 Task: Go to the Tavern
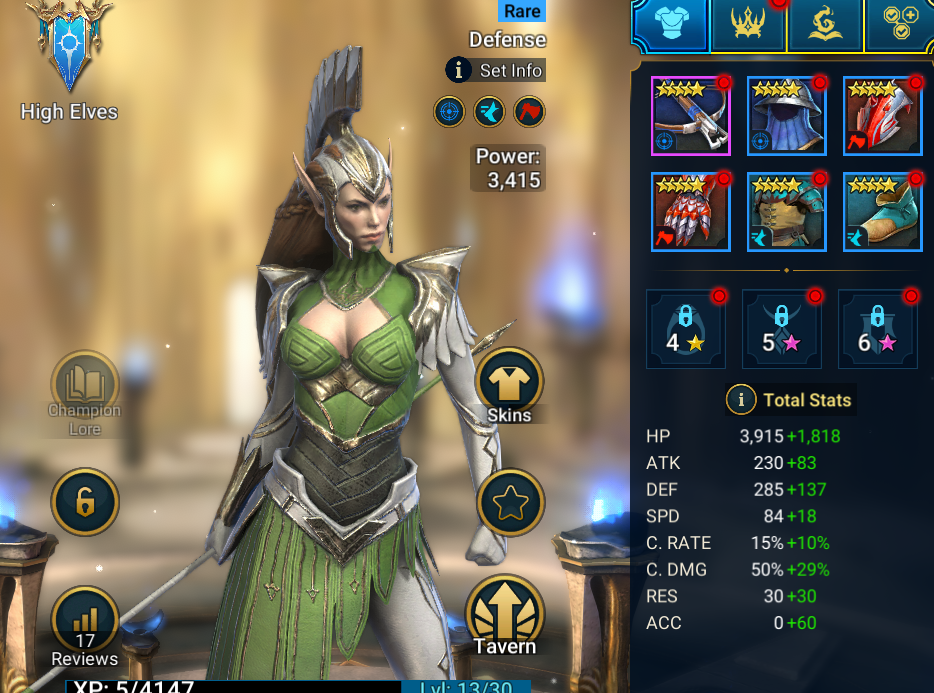click(x=505, y=615)
